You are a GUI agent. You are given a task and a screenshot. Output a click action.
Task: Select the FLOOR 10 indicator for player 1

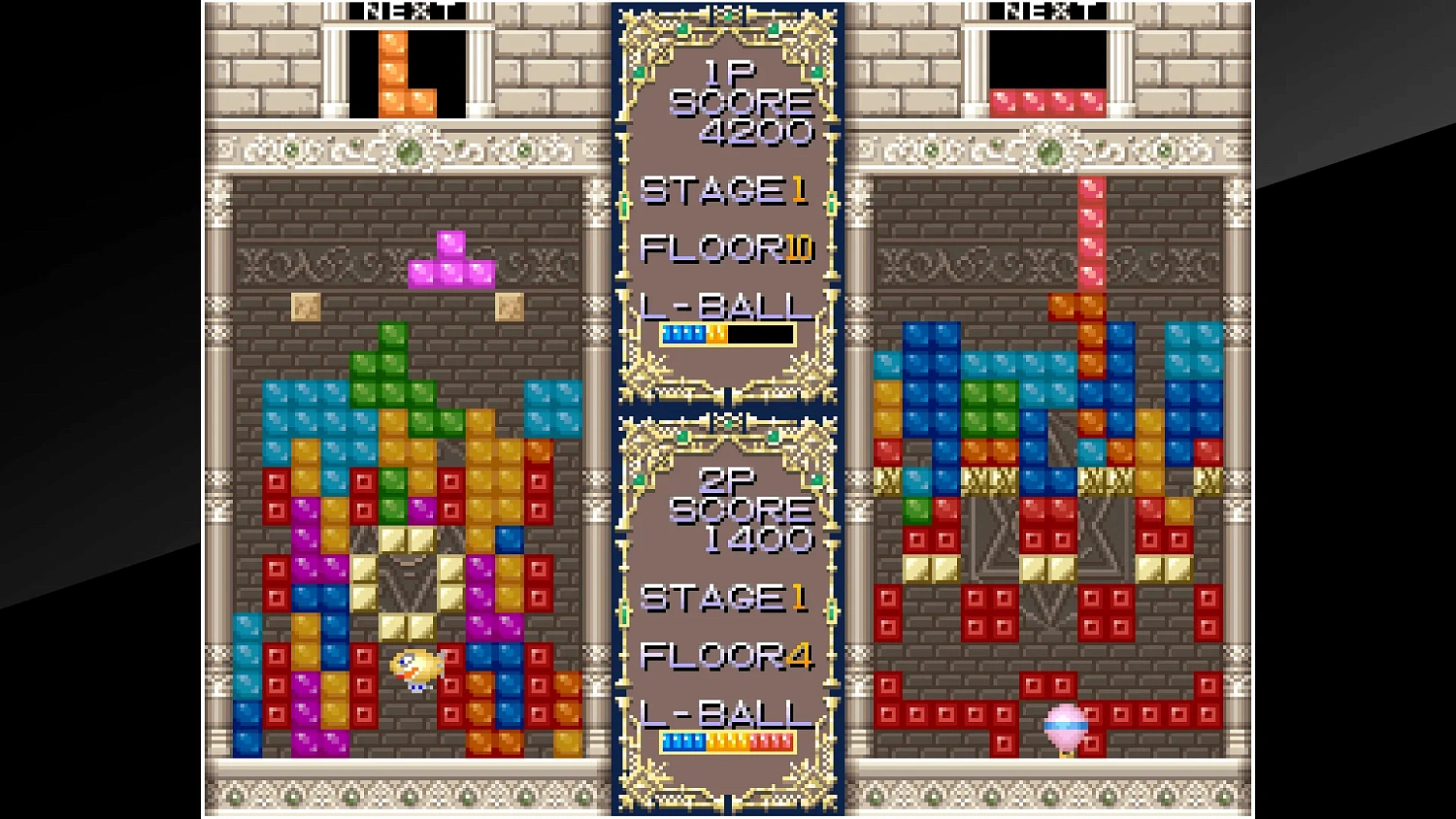(x=726, y=247)
